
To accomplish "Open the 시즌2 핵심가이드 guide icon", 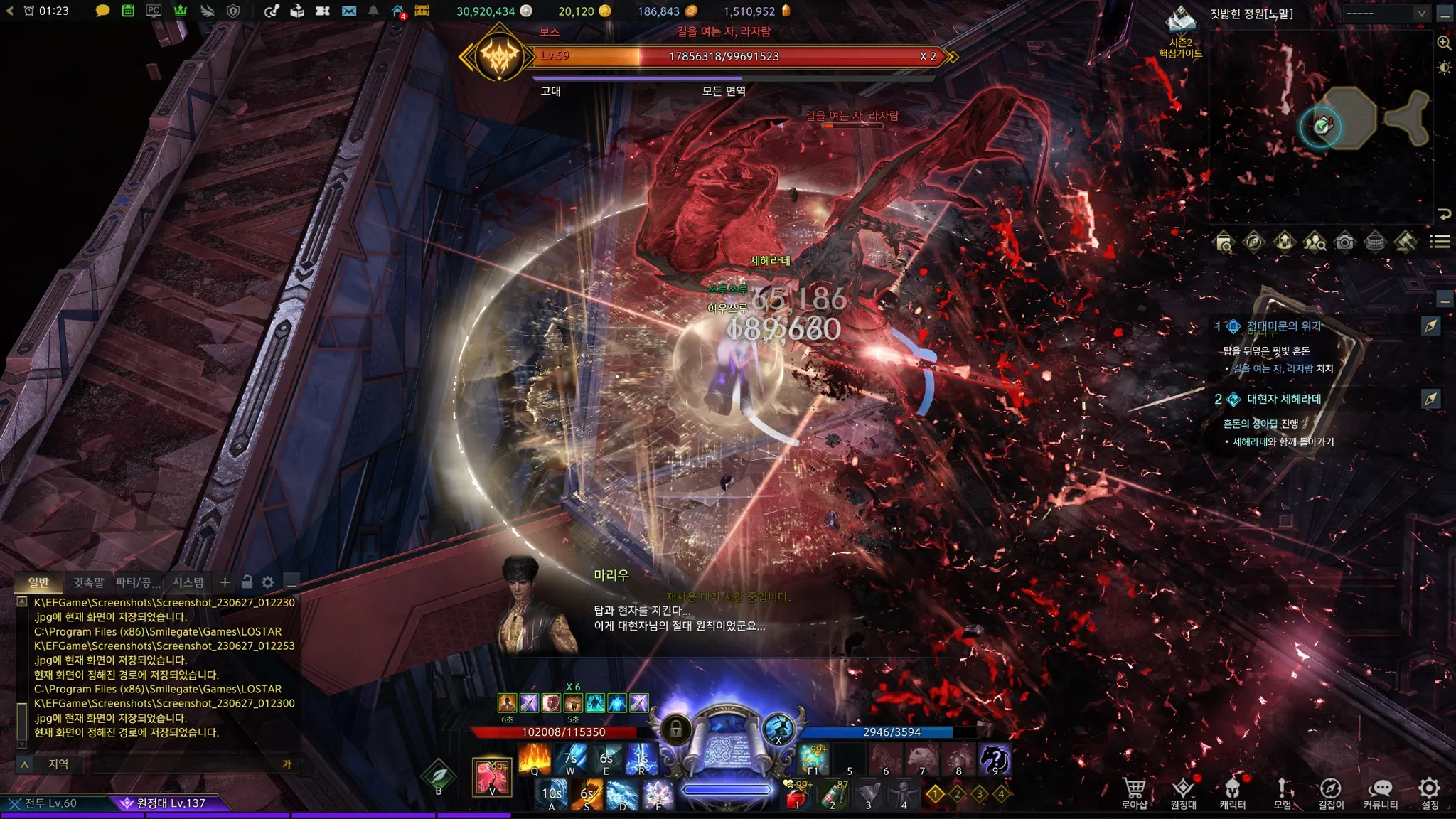I will pos(1180,32).
